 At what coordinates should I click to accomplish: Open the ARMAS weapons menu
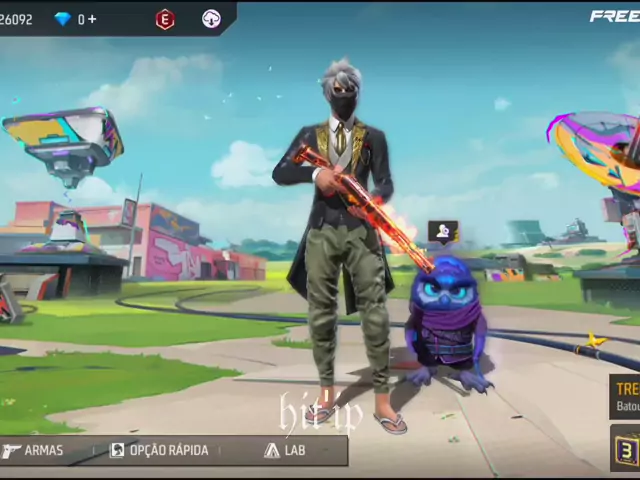[35, 451]
